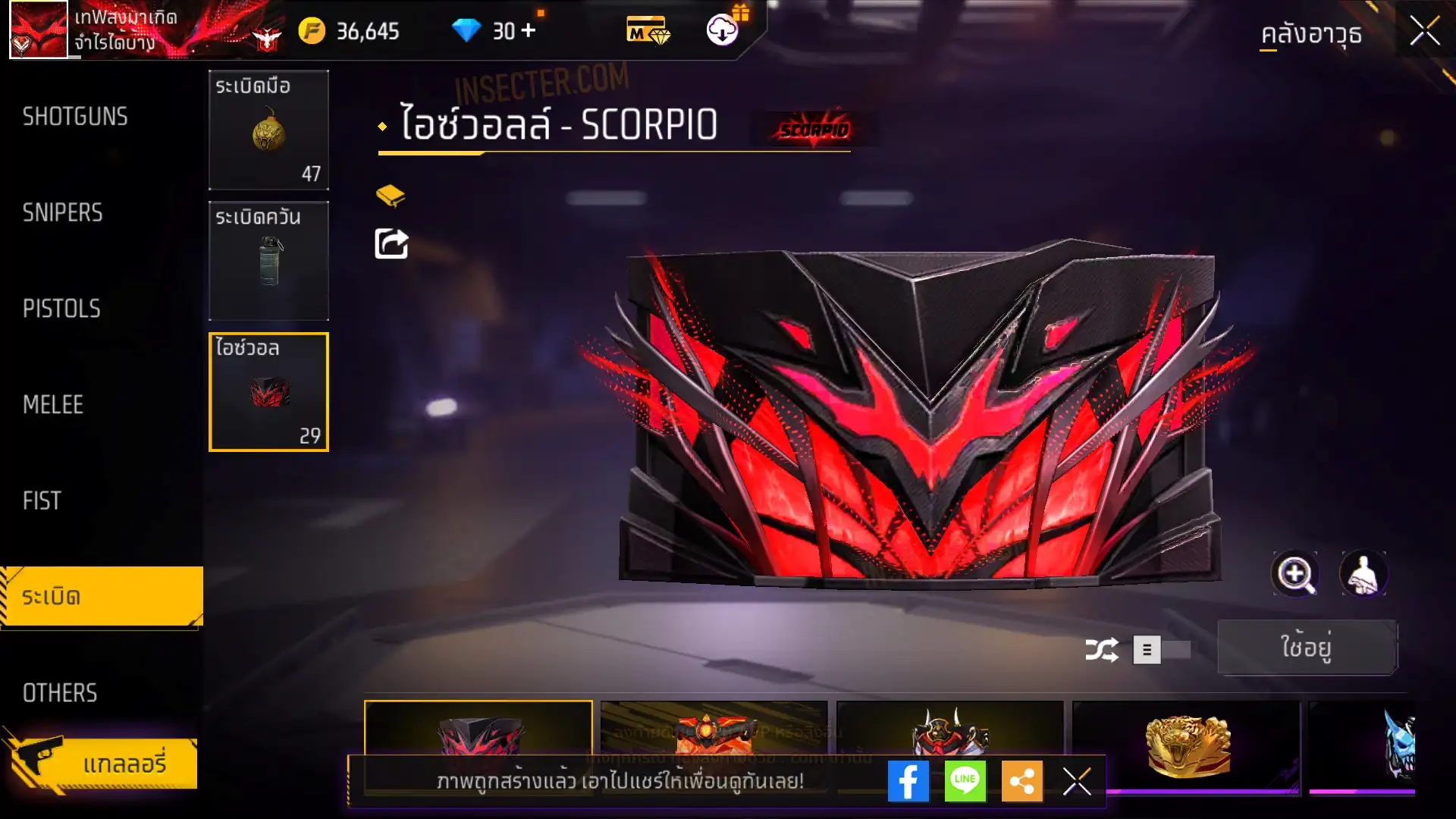Add diamonds with the plus button
Image resolution: width=1456 pixels, height=819 pixels.
click(x=529, y=31)
